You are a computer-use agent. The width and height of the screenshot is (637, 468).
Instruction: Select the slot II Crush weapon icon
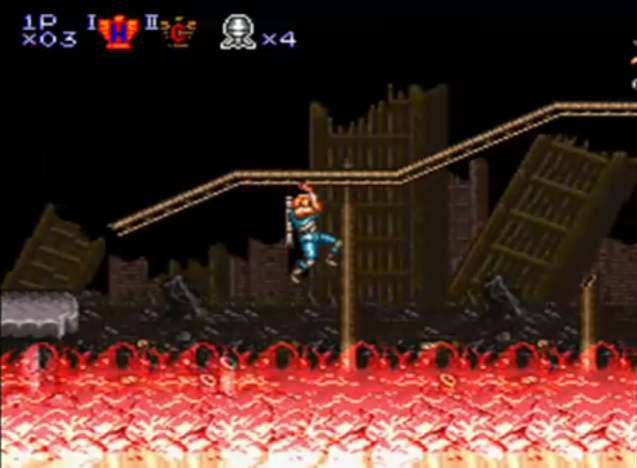[x=179, y=31]
